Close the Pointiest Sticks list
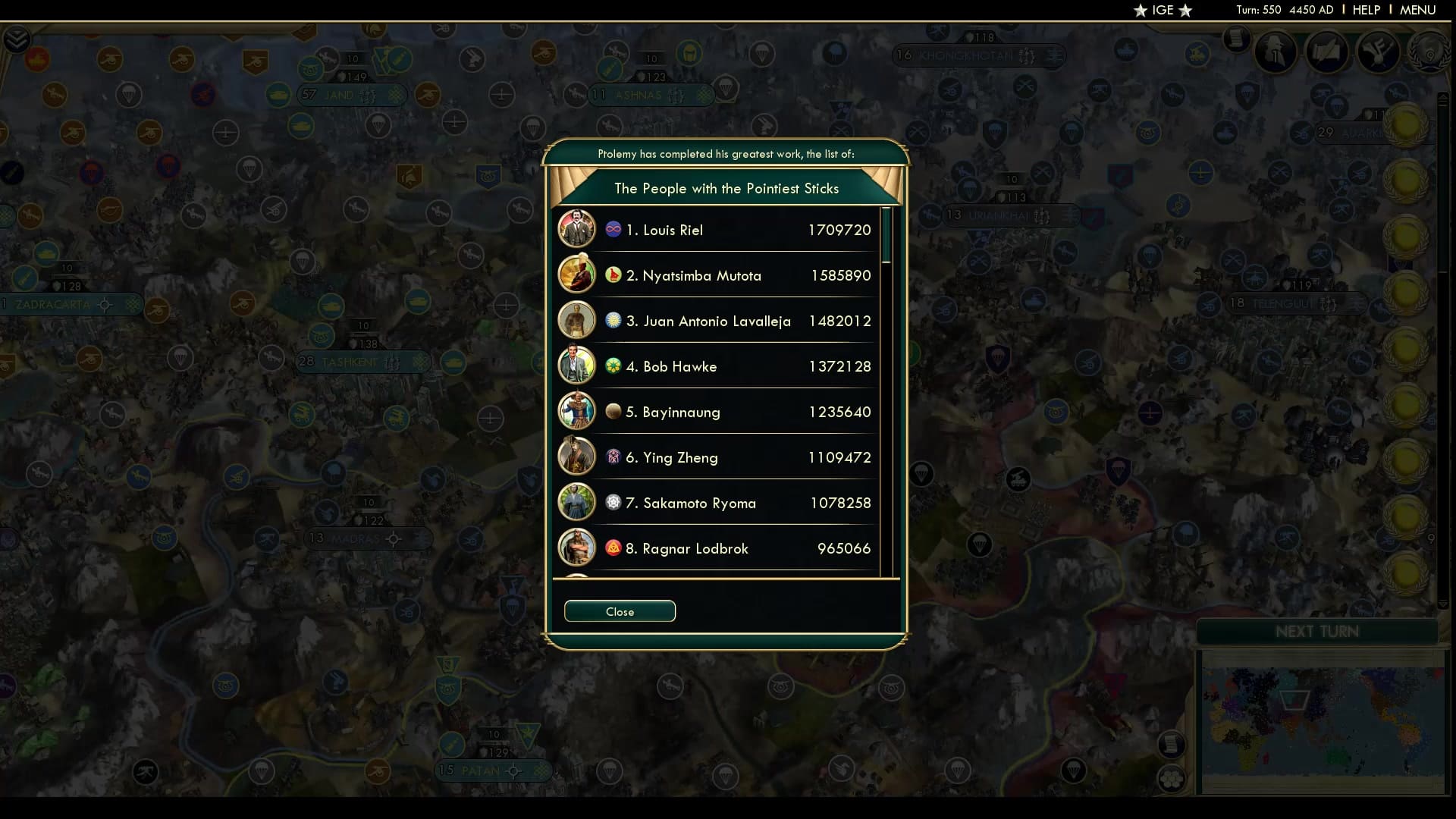Viewport: 1456px width, 819px height. click(620, 611)
